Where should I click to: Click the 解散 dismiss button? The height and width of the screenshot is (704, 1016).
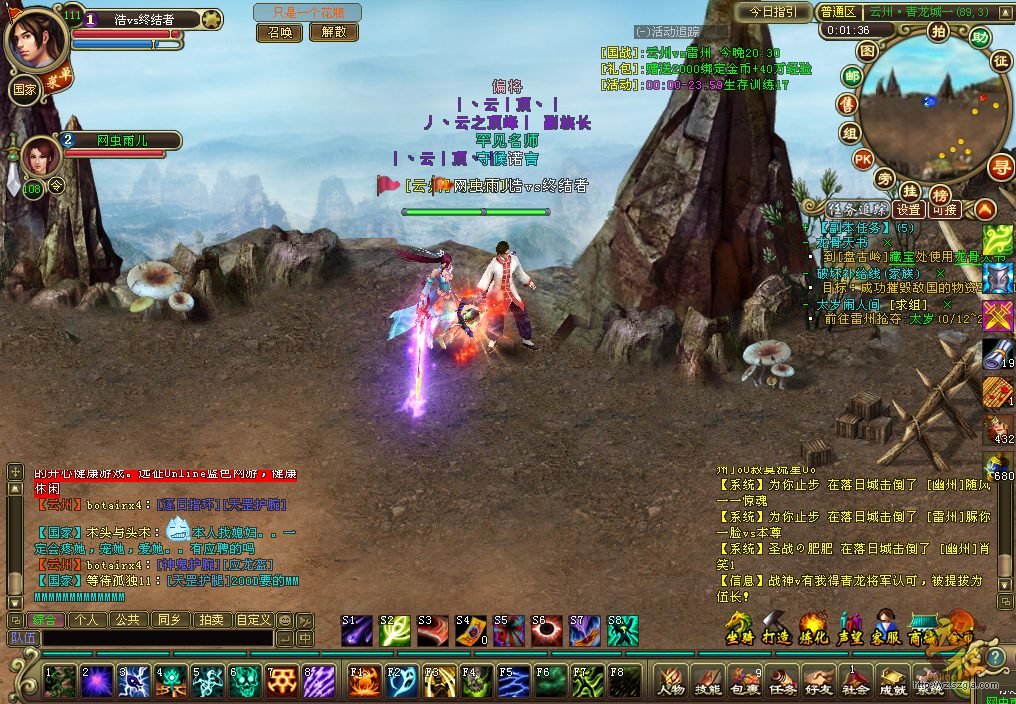(x=333, y=32)
